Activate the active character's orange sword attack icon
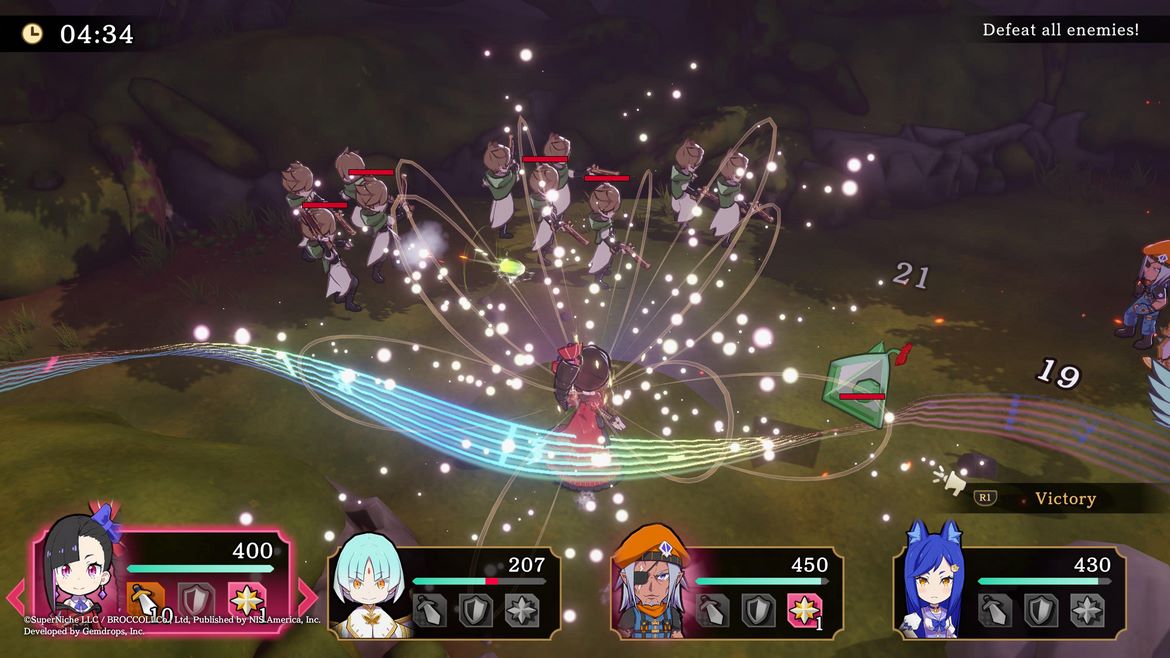Screen dimensions: 1170x658 click(x=146, y=601)
